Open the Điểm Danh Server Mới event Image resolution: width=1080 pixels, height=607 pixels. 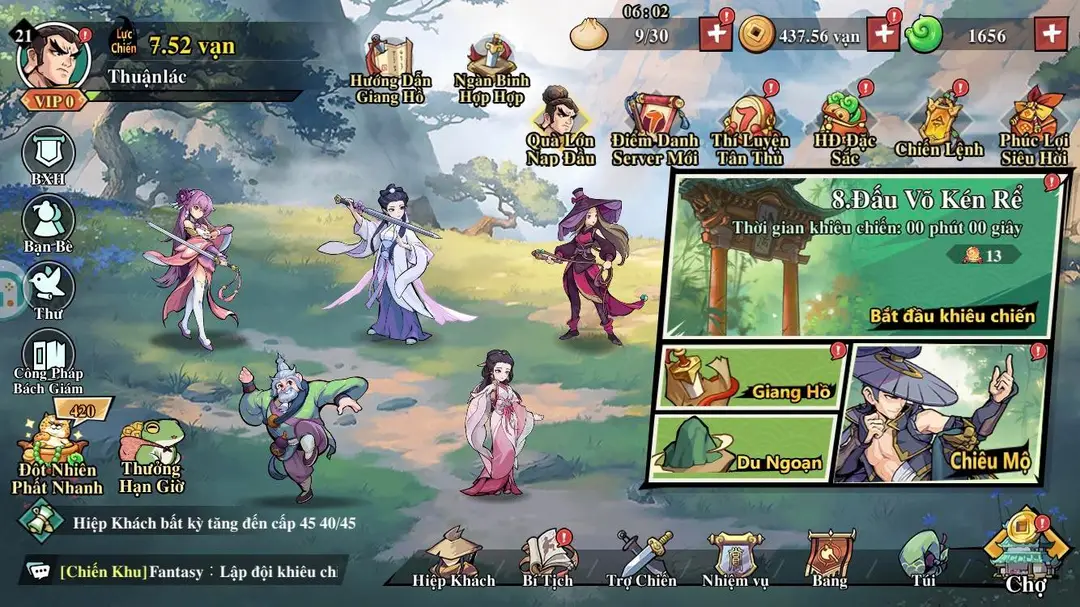(657, 128)
